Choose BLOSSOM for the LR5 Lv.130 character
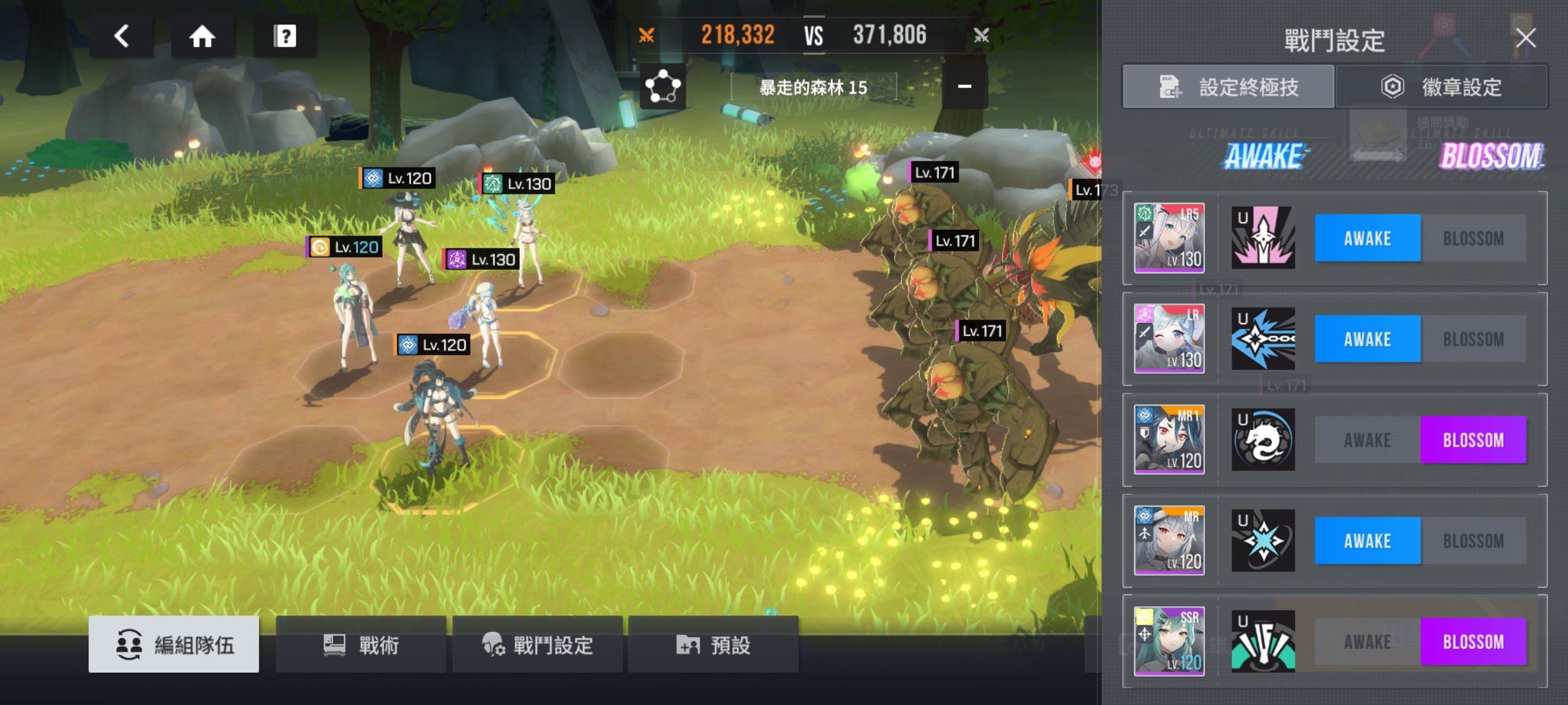1568x705 pixels. click(x=1473, y=238)
